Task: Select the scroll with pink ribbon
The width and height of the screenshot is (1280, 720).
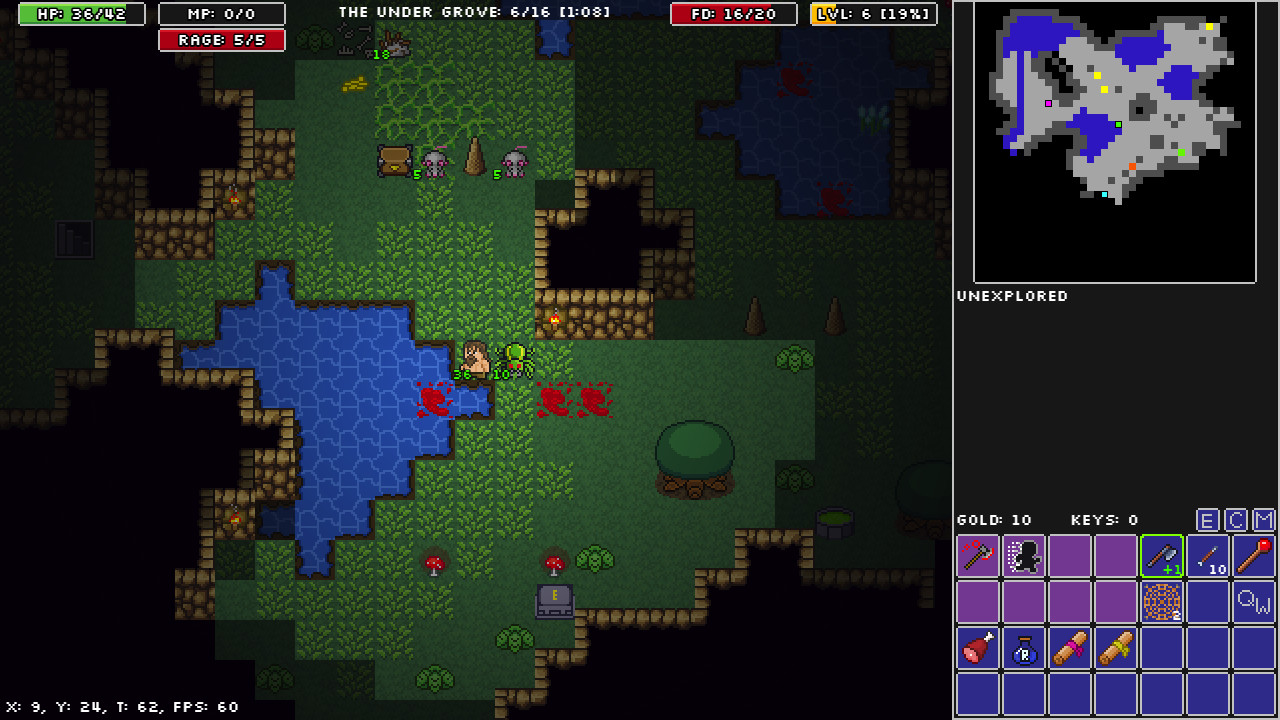Action: [x=1070, y=648]
